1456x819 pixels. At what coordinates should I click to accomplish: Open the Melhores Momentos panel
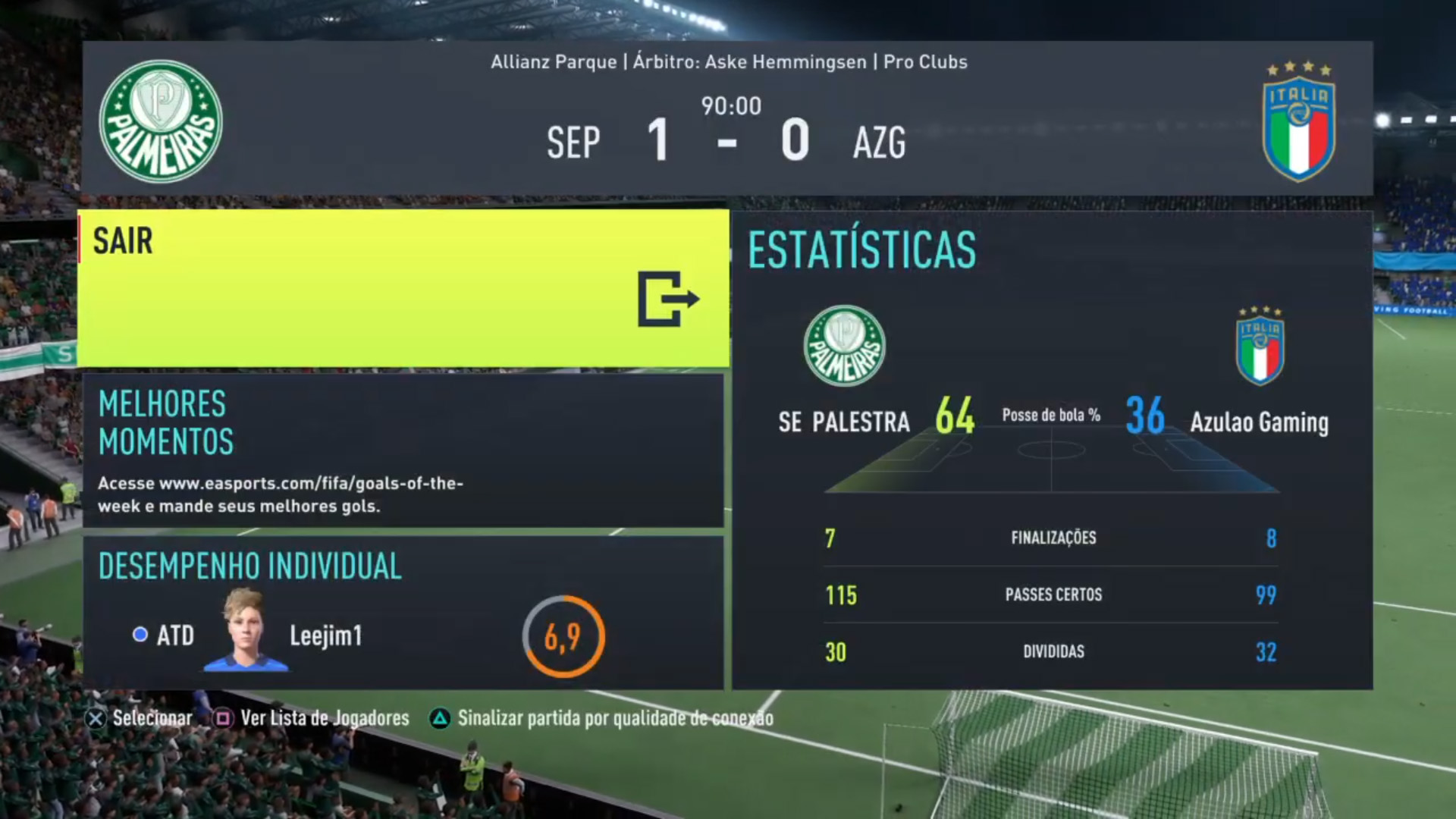click(x=403, y=450)
